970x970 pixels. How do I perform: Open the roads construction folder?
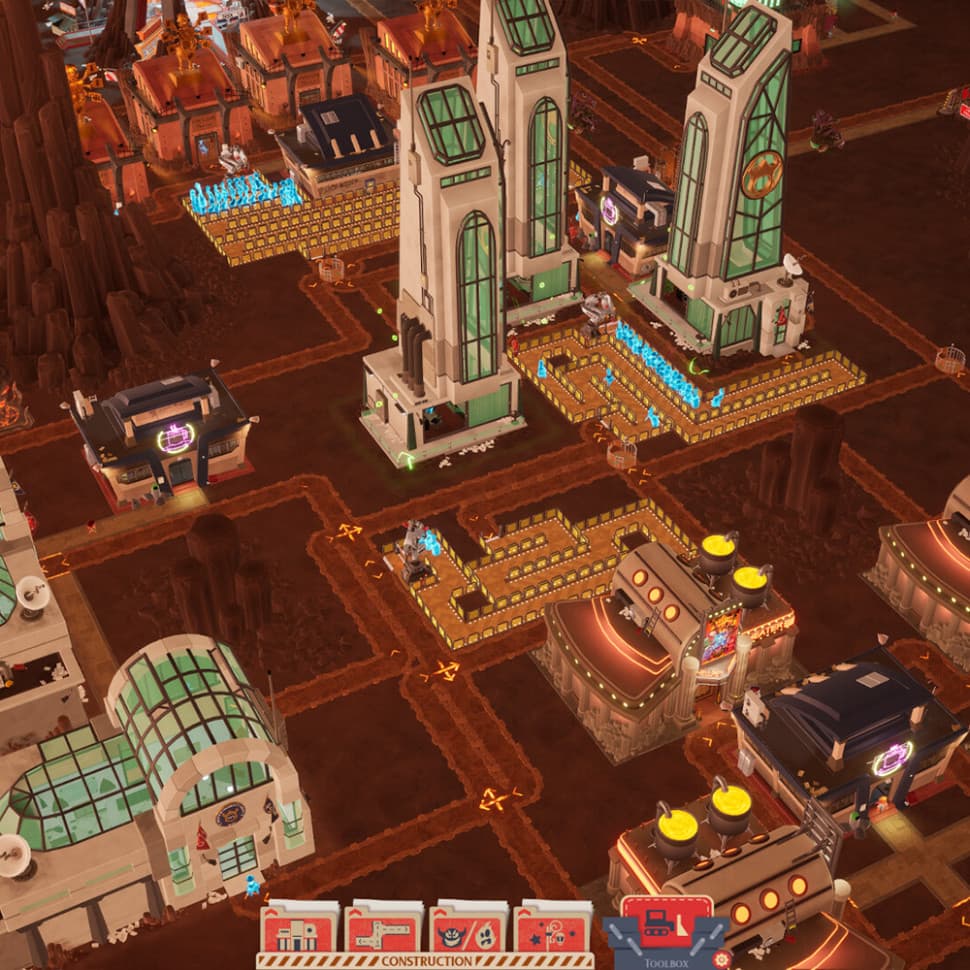[x=383, y=928]
